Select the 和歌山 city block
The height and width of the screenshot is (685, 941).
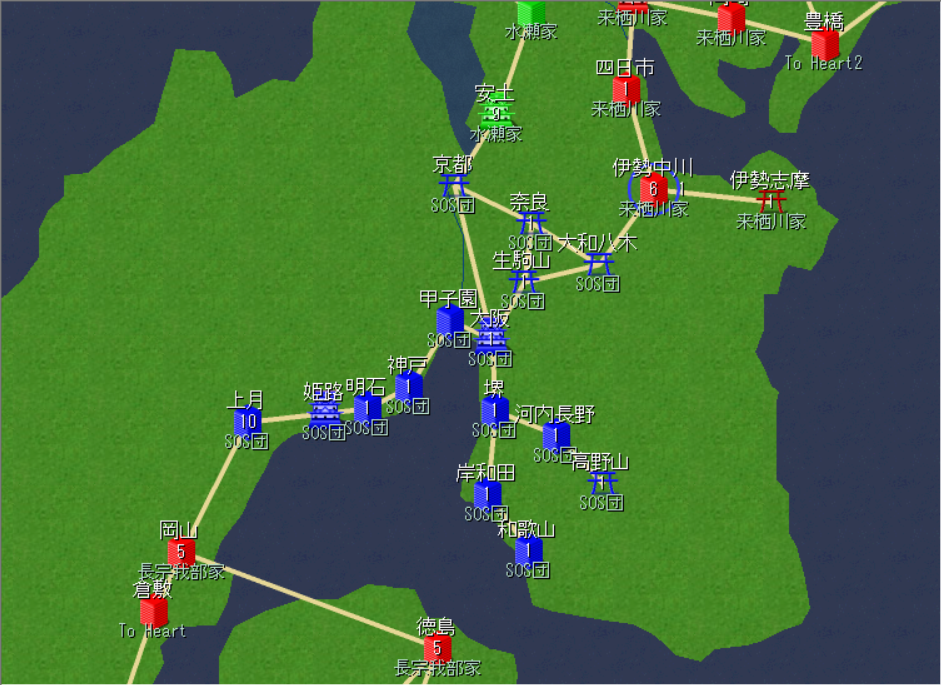click(x=528, y=550)
